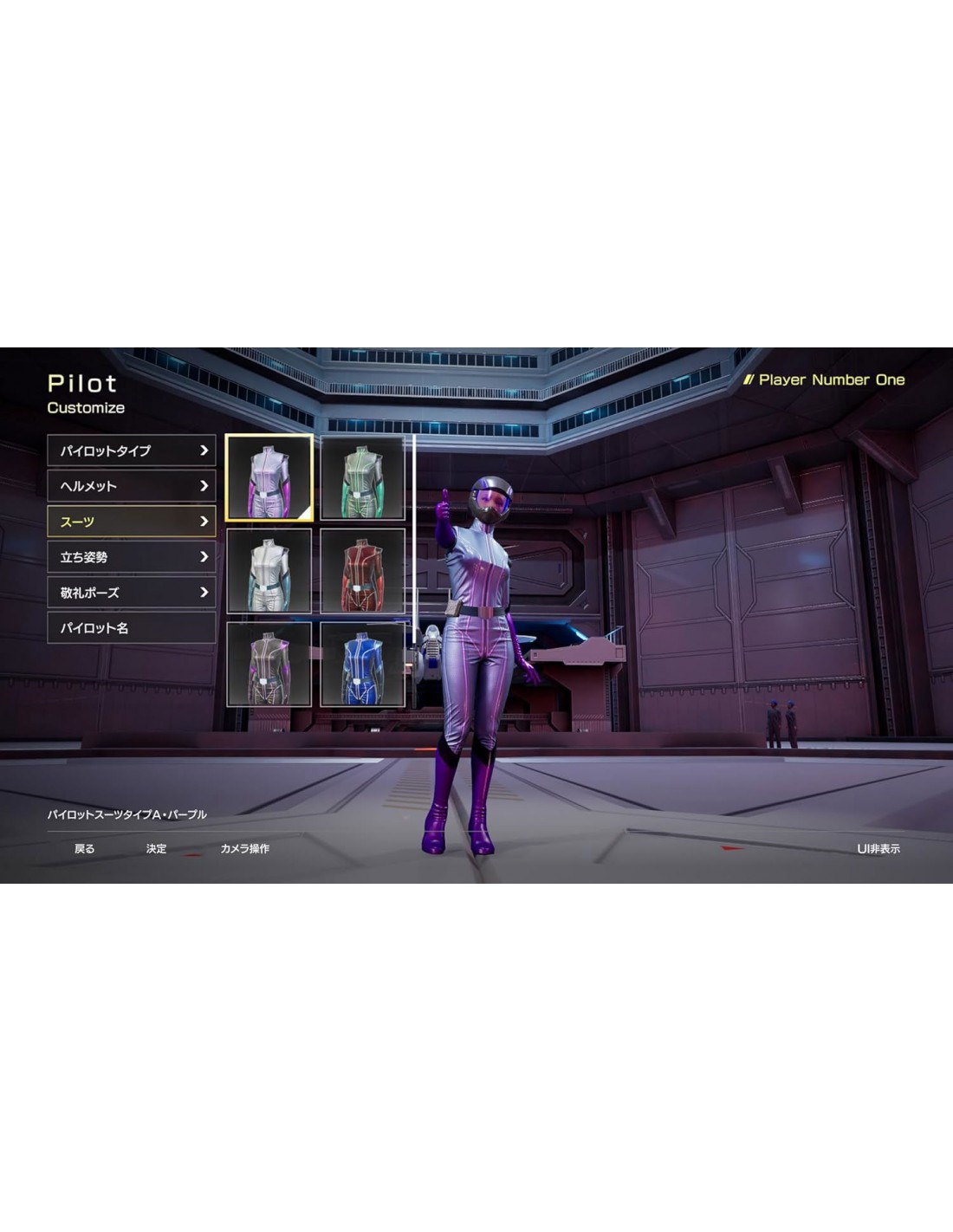Choose the suit with green sleeves

[x=362, y=478]
